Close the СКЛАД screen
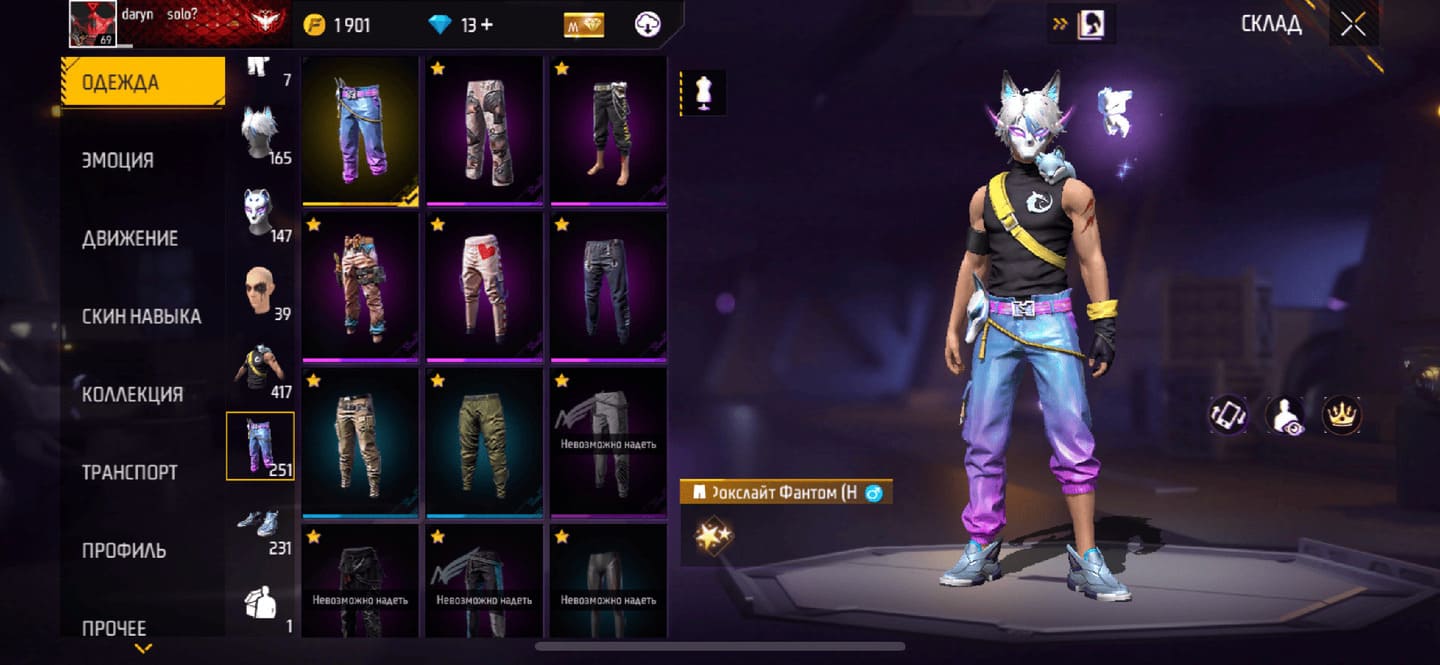The width and height of the screenshot is (1440, 665). click(x=1353, y=25)
